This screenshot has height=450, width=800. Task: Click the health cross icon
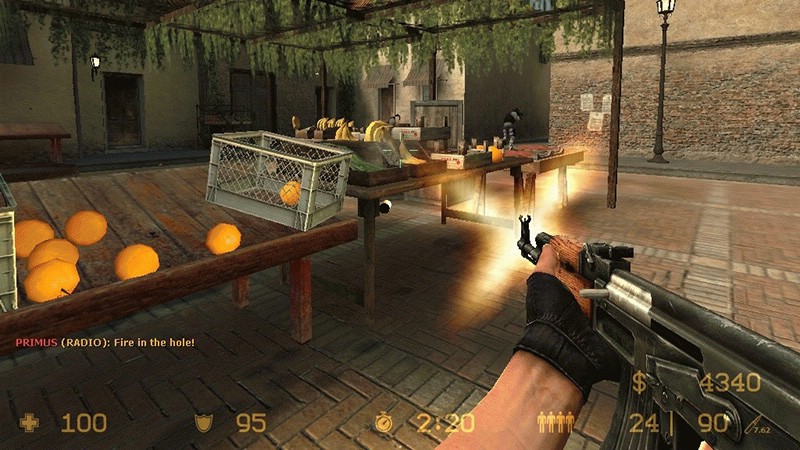coord(29,423)
